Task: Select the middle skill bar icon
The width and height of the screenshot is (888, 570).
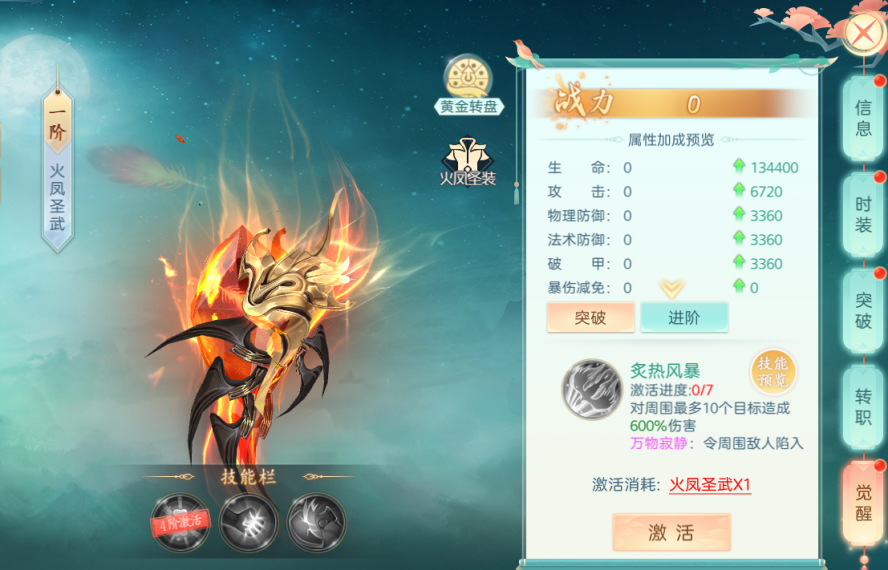Action: (x=249, y=522)
